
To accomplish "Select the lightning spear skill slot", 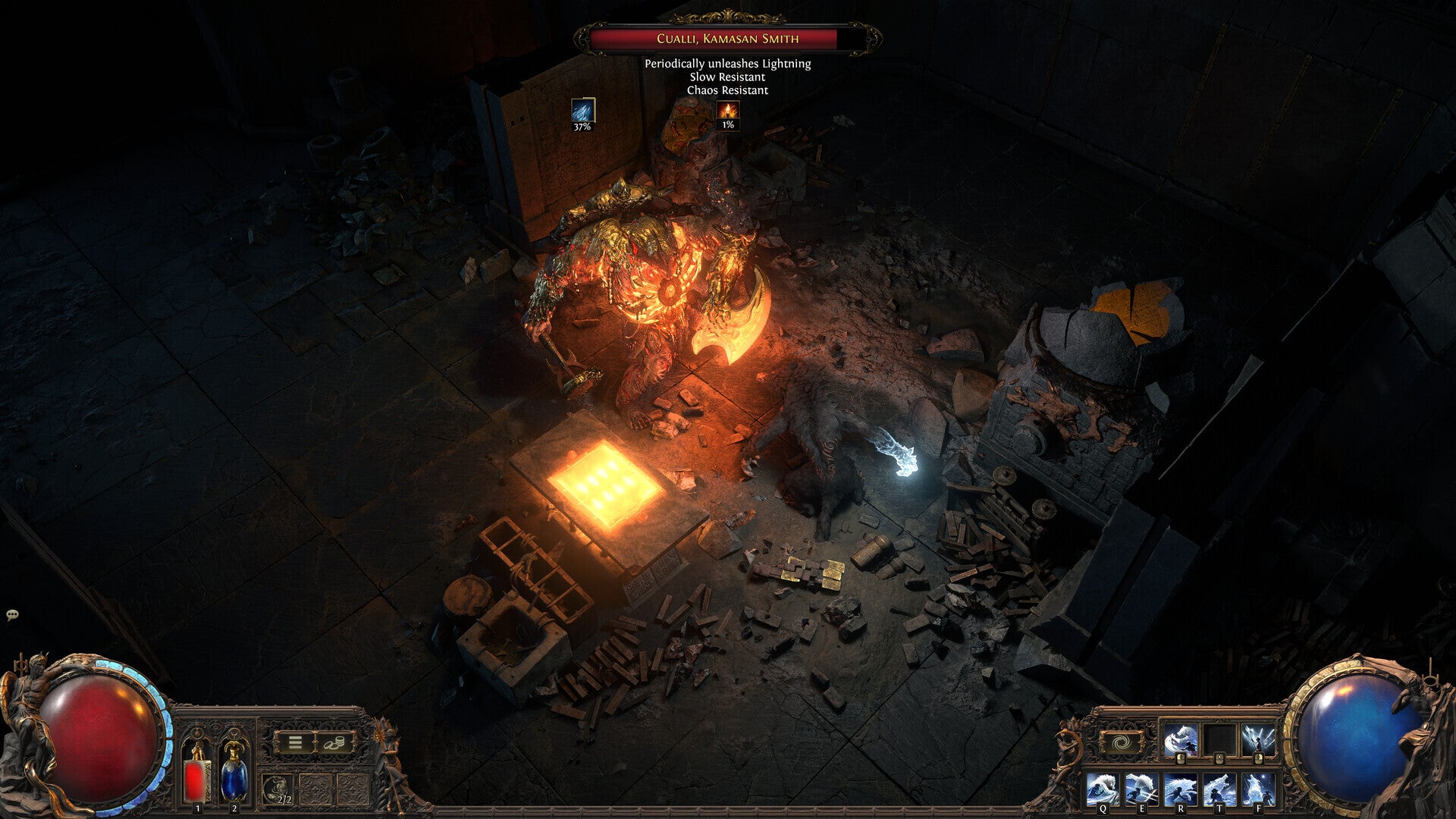I will click(x=1258, y=739).
